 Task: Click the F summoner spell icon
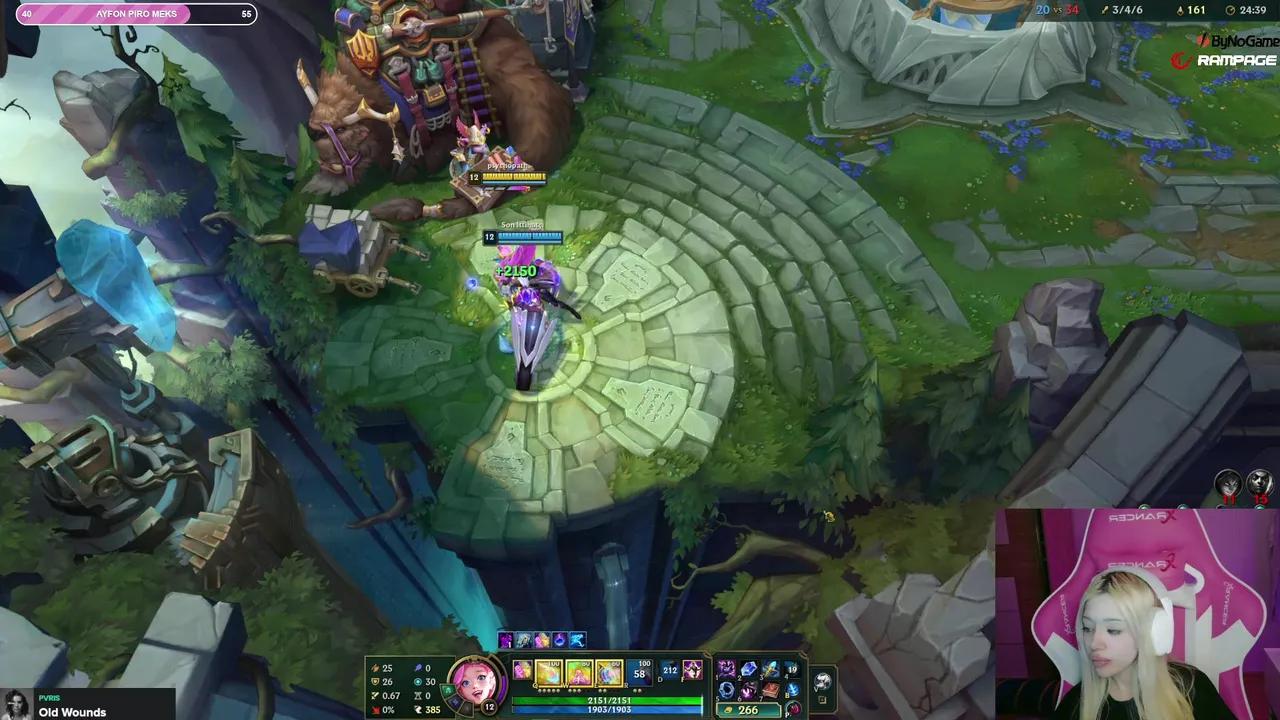[x=693, y=671]
